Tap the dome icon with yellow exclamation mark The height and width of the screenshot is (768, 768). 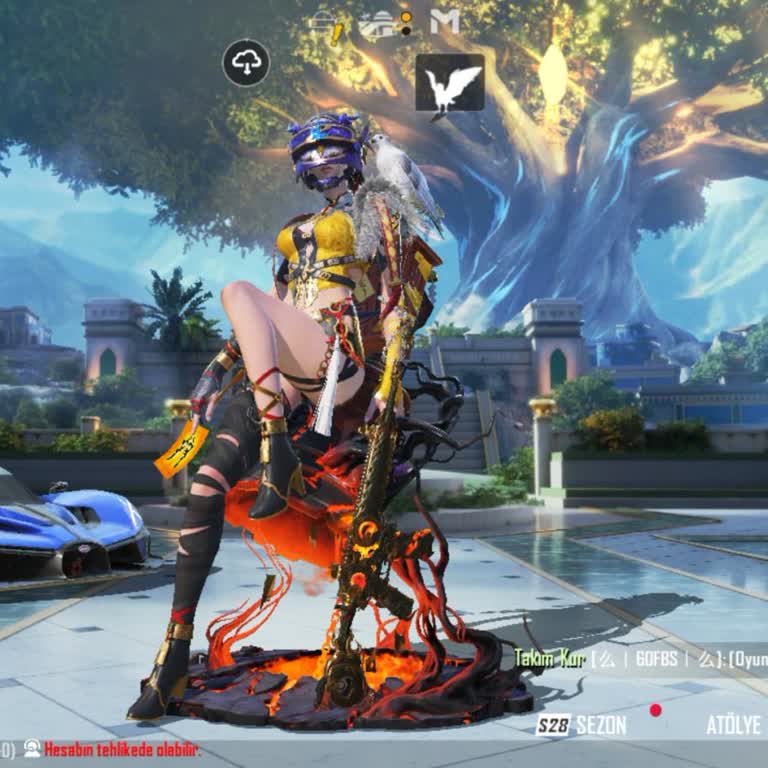tap(327, 24)
